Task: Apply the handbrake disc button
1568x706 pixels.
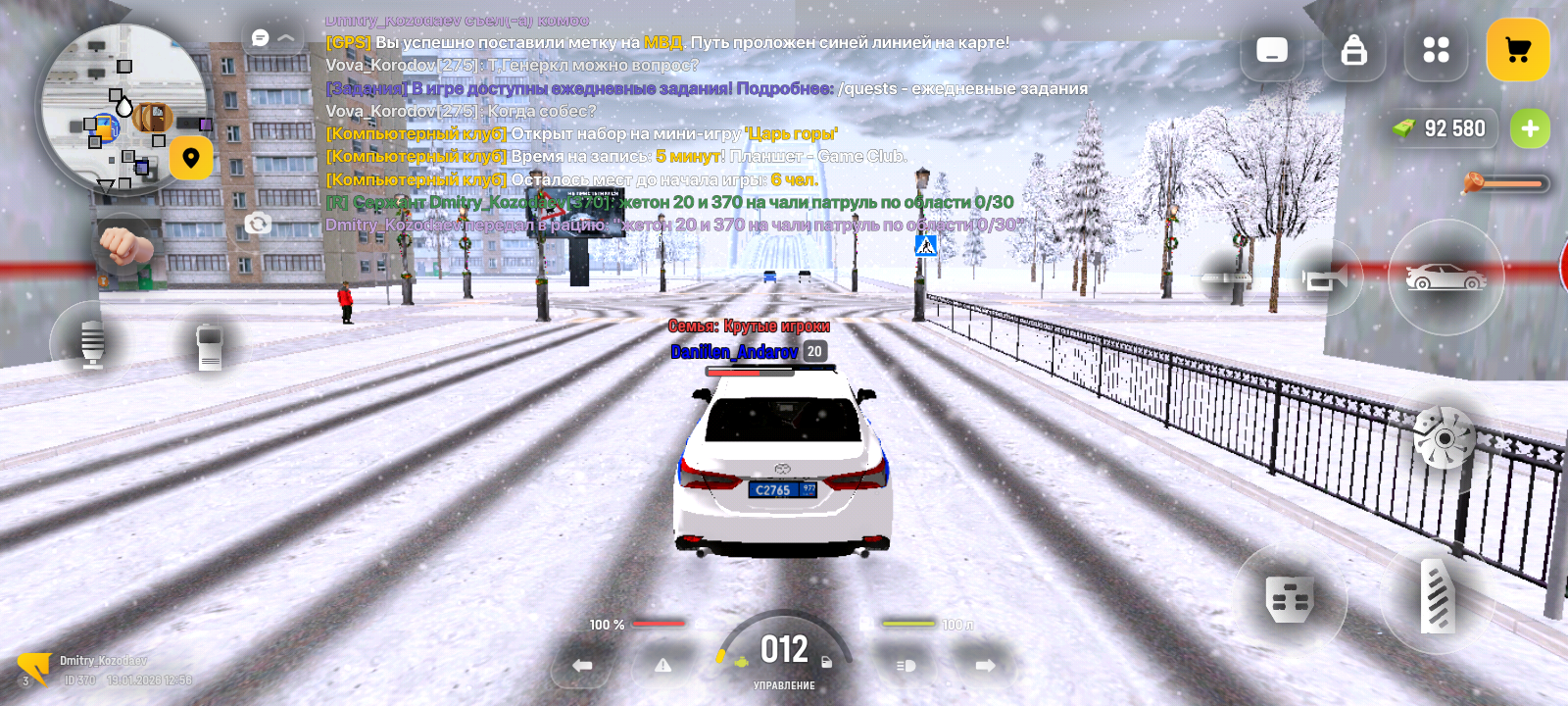Action: (1443, 437)
